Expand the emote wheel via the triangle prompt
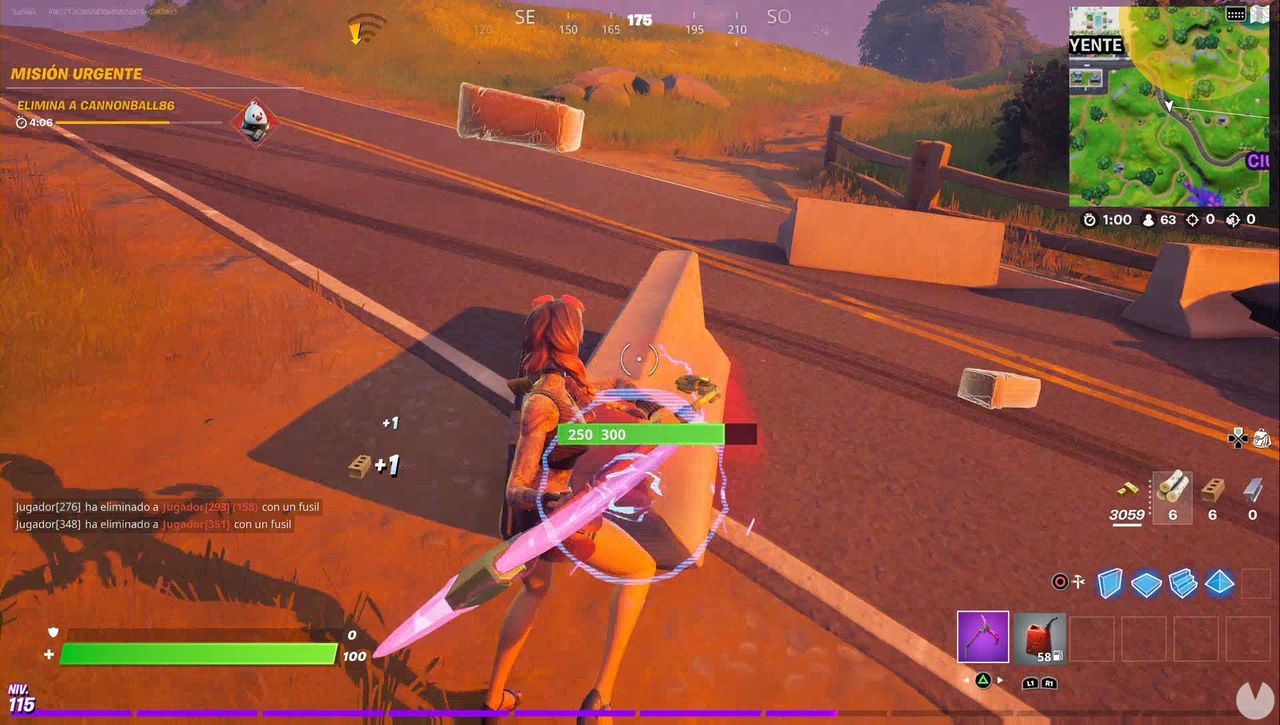Image resolution: width=1280 pixels, height=725 pixels. coord(983,679)
